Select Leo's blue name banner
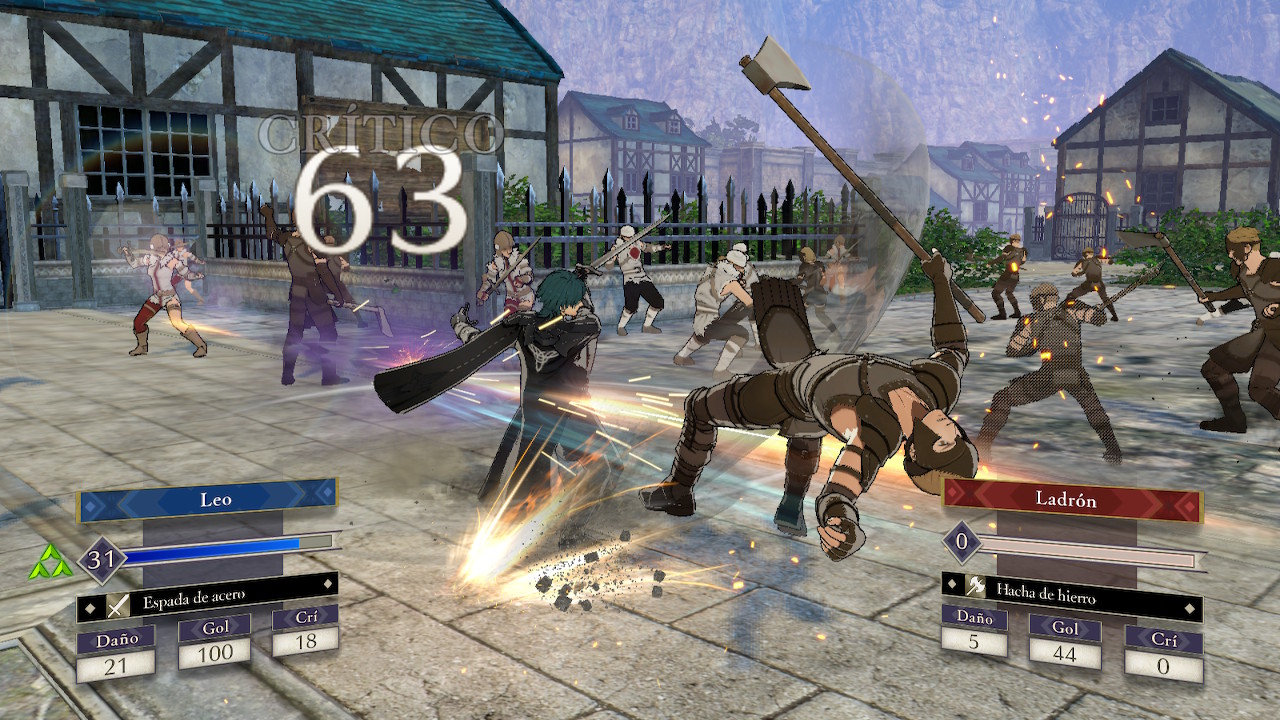1280x720 pixels. click(208, 499)
